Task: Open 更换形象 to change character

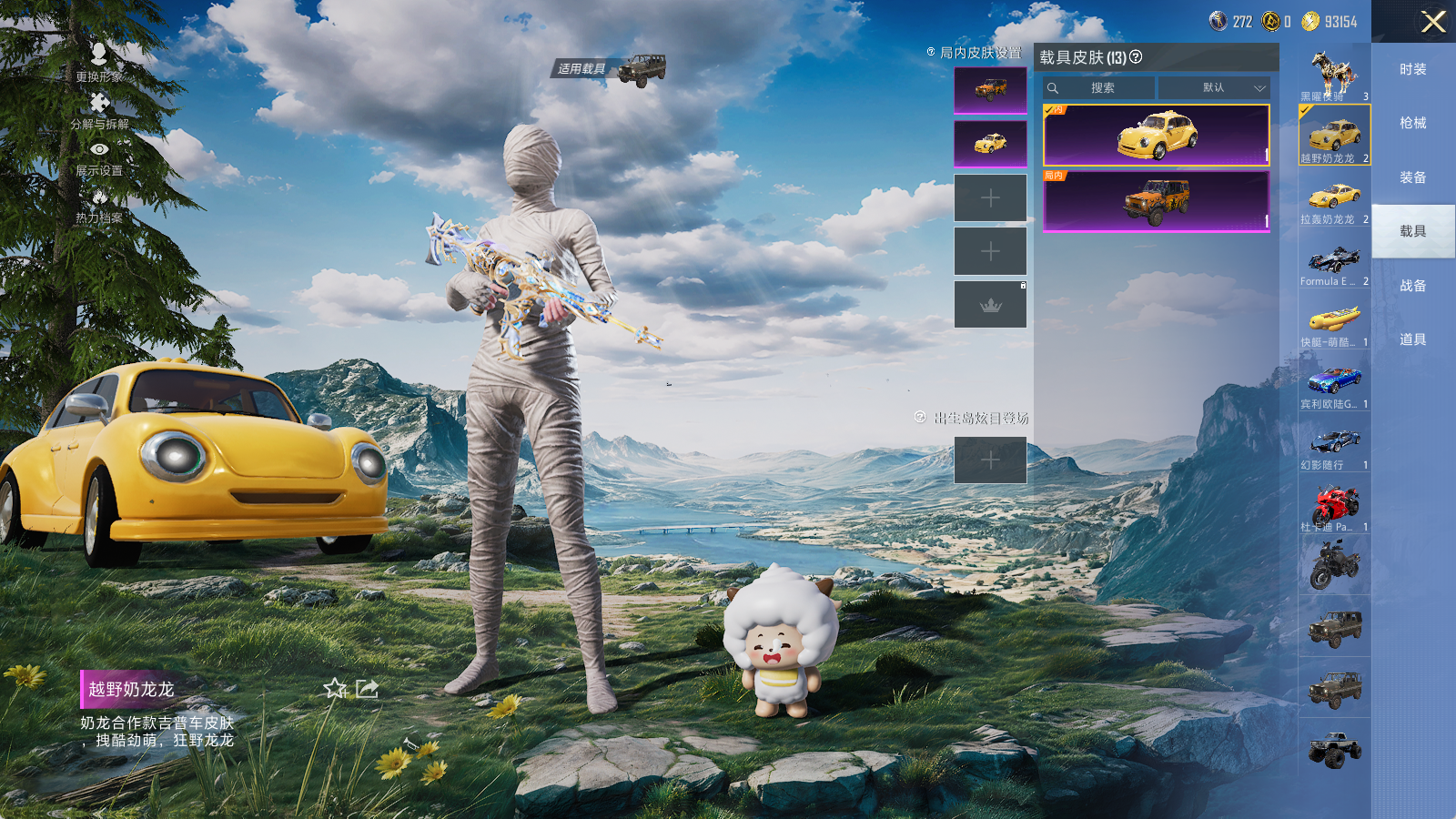Action: click(x=99, y=62)
